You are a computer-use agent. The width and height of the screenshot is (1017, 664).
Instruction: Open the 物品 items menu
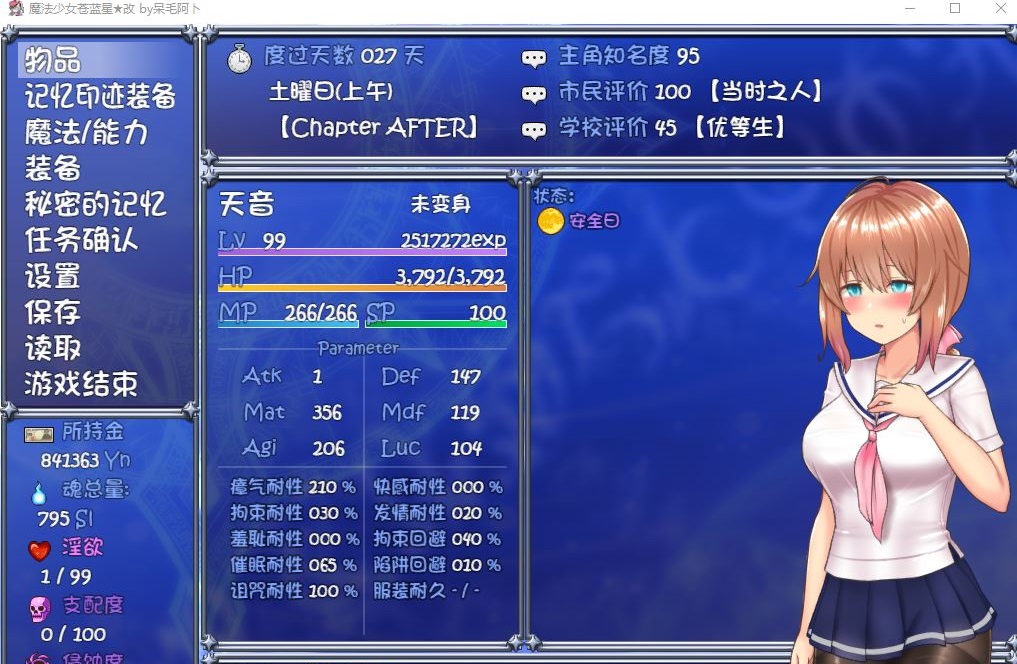click(x=53, y=60)
